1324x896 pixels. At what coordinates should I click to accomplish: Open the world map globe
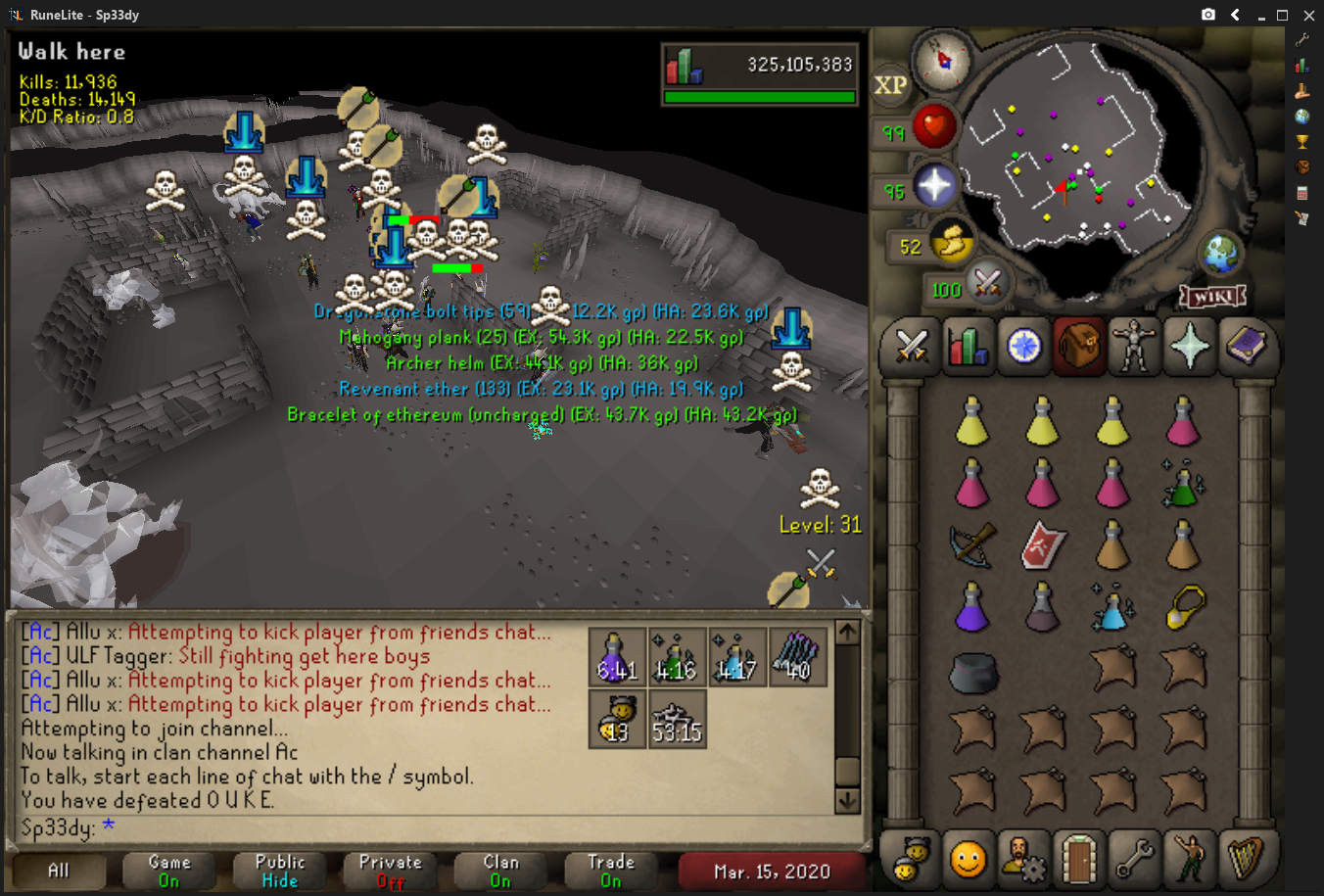pyautogui.click(x=1222, y=256)
